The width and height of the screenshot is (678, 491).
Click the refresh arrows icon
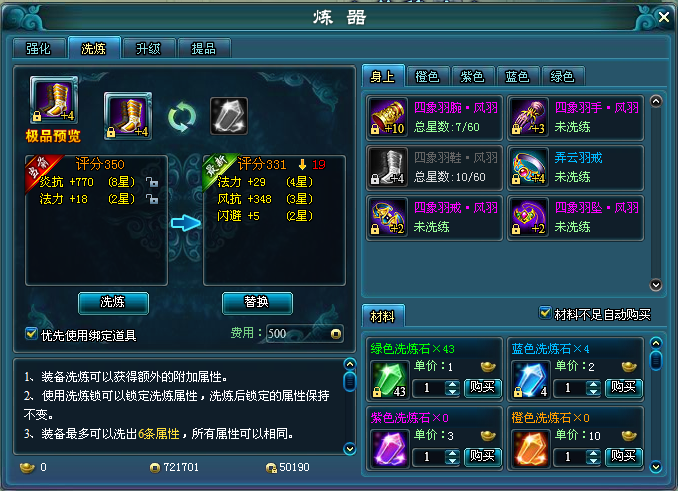tap(181, 116)
